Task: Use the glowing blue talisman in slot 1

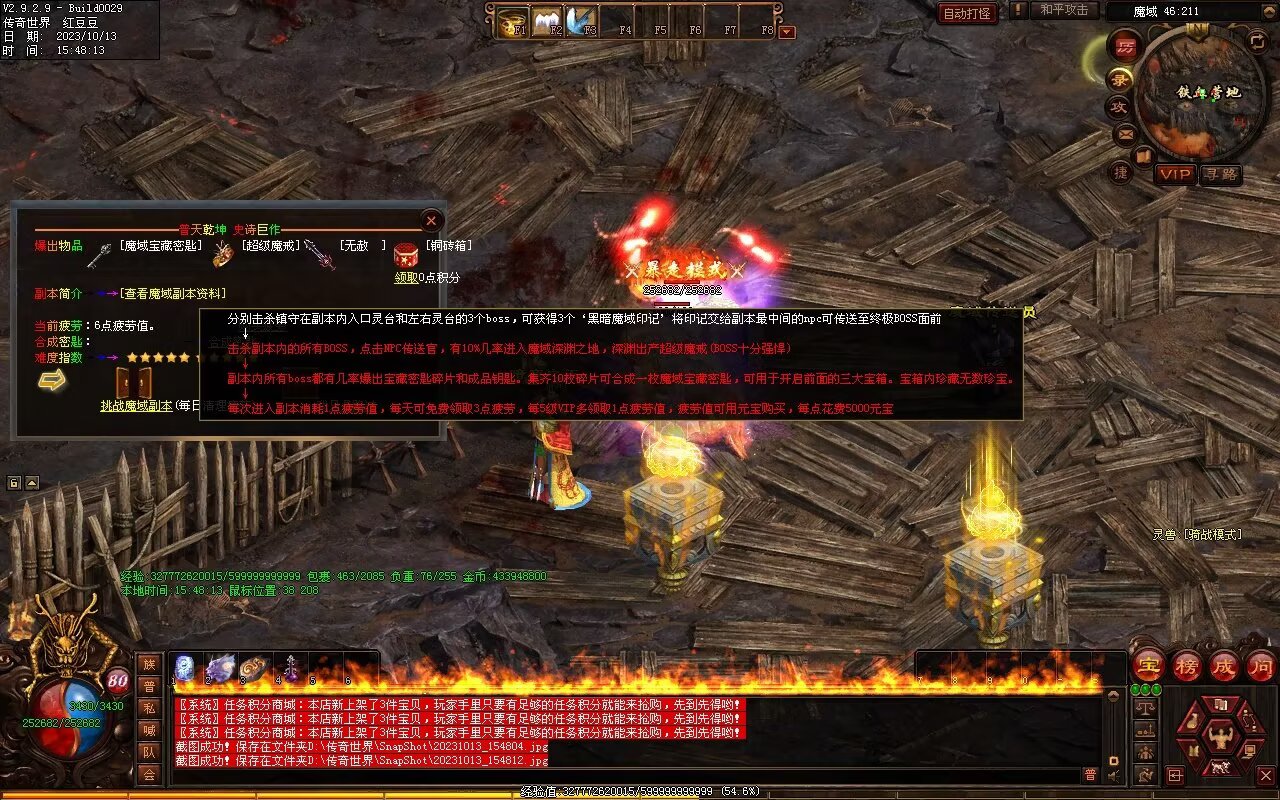Action: (185, 667)
